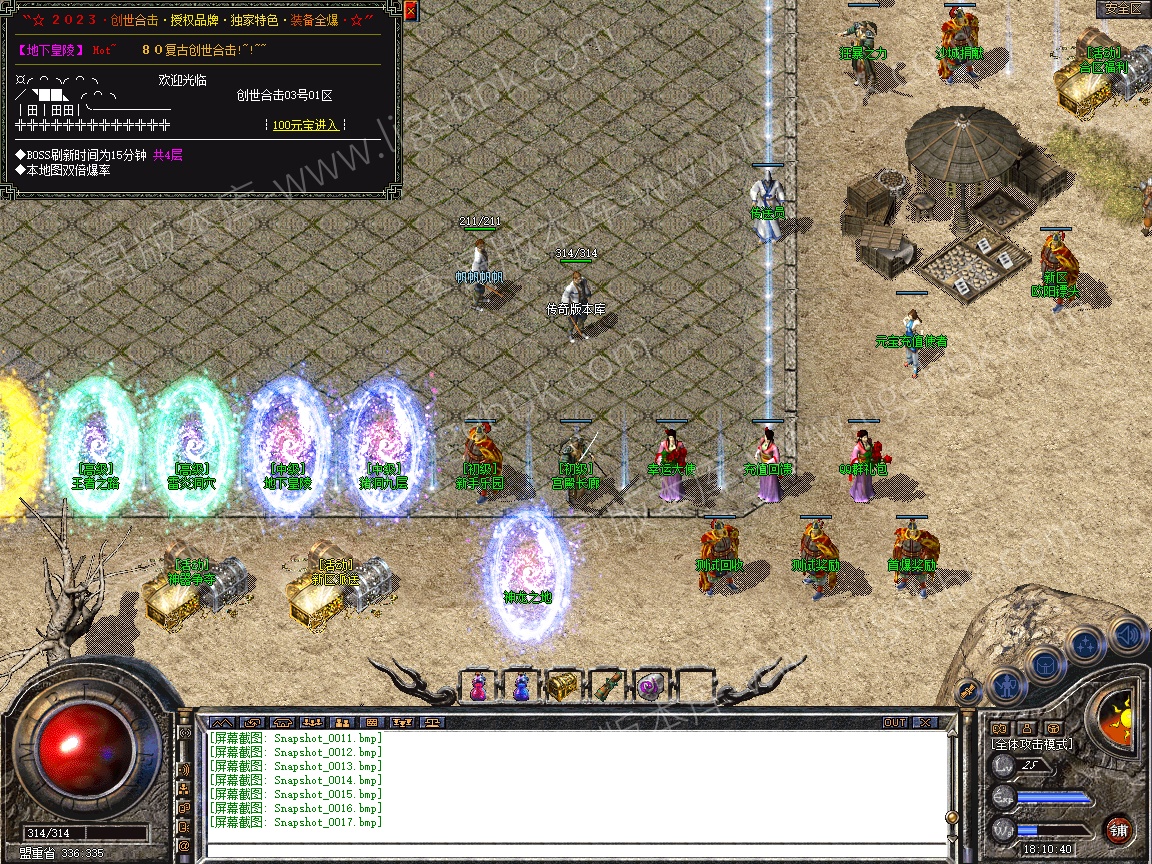
Task: Close the chat window with X button
Action: (925, 722)
